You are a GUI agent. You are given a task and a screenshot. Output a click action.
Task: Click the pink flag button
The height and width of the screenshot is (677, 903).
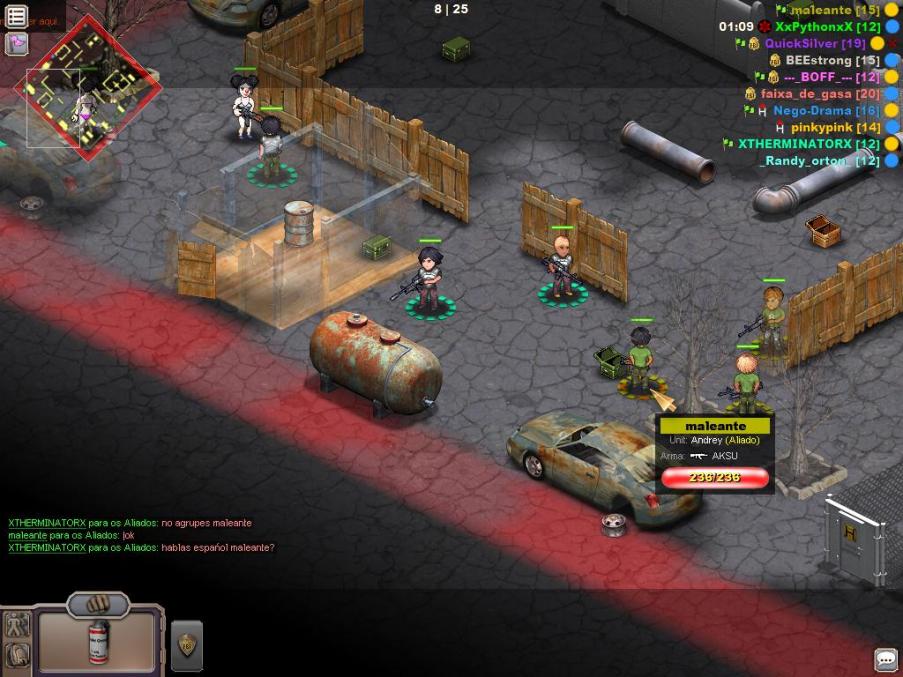coord(17,43)
